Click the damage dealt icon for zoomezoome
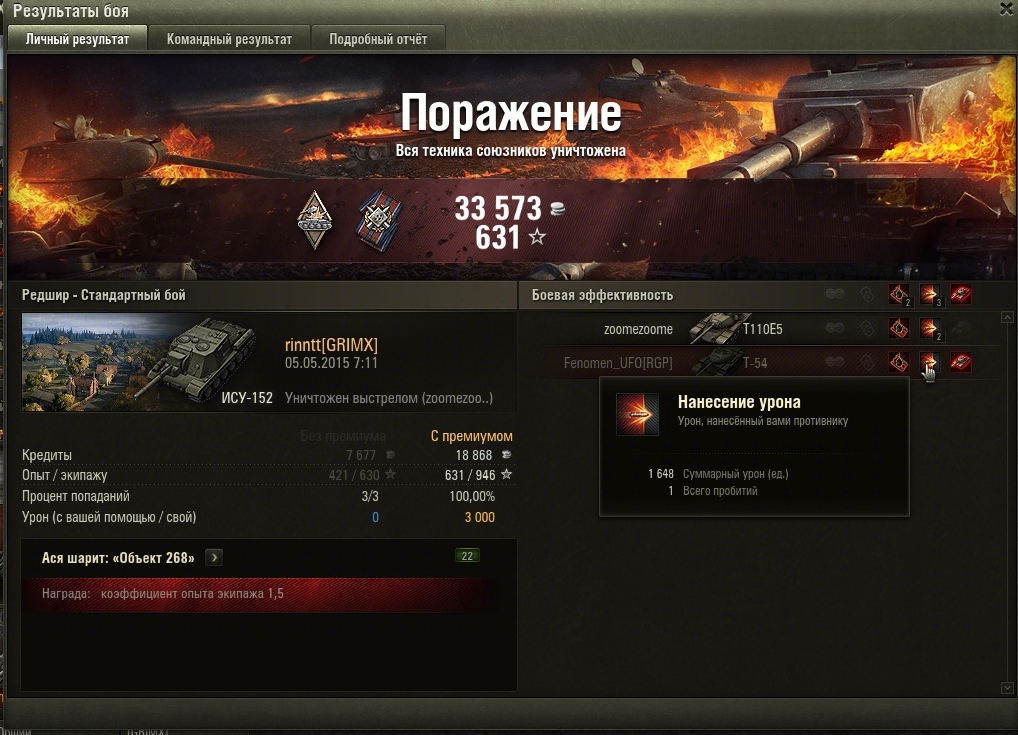 tap(930, 329)
